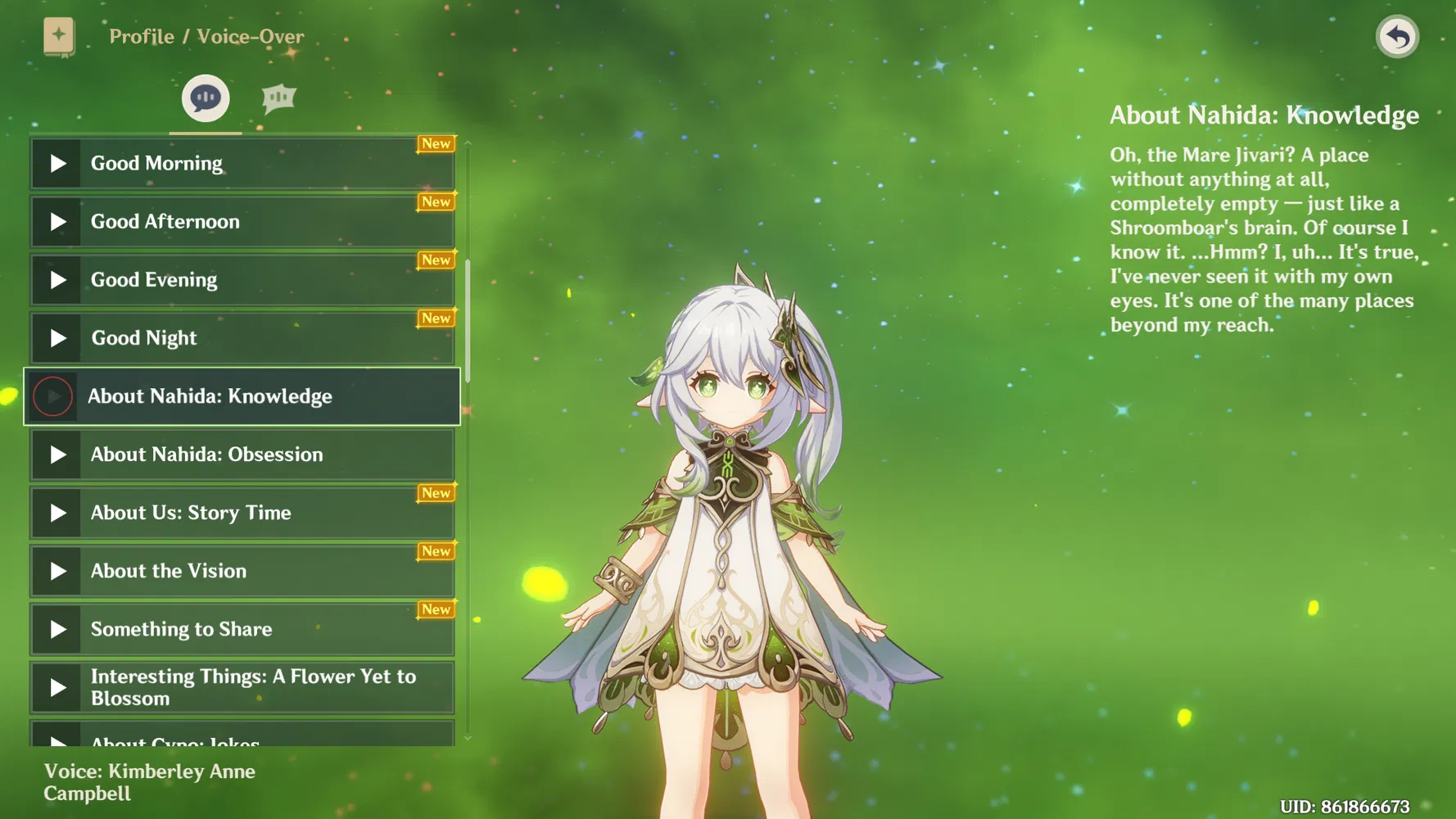Open the About Us: Story Time line
This screenshot has width=1456, height=819.
(242, 513)
